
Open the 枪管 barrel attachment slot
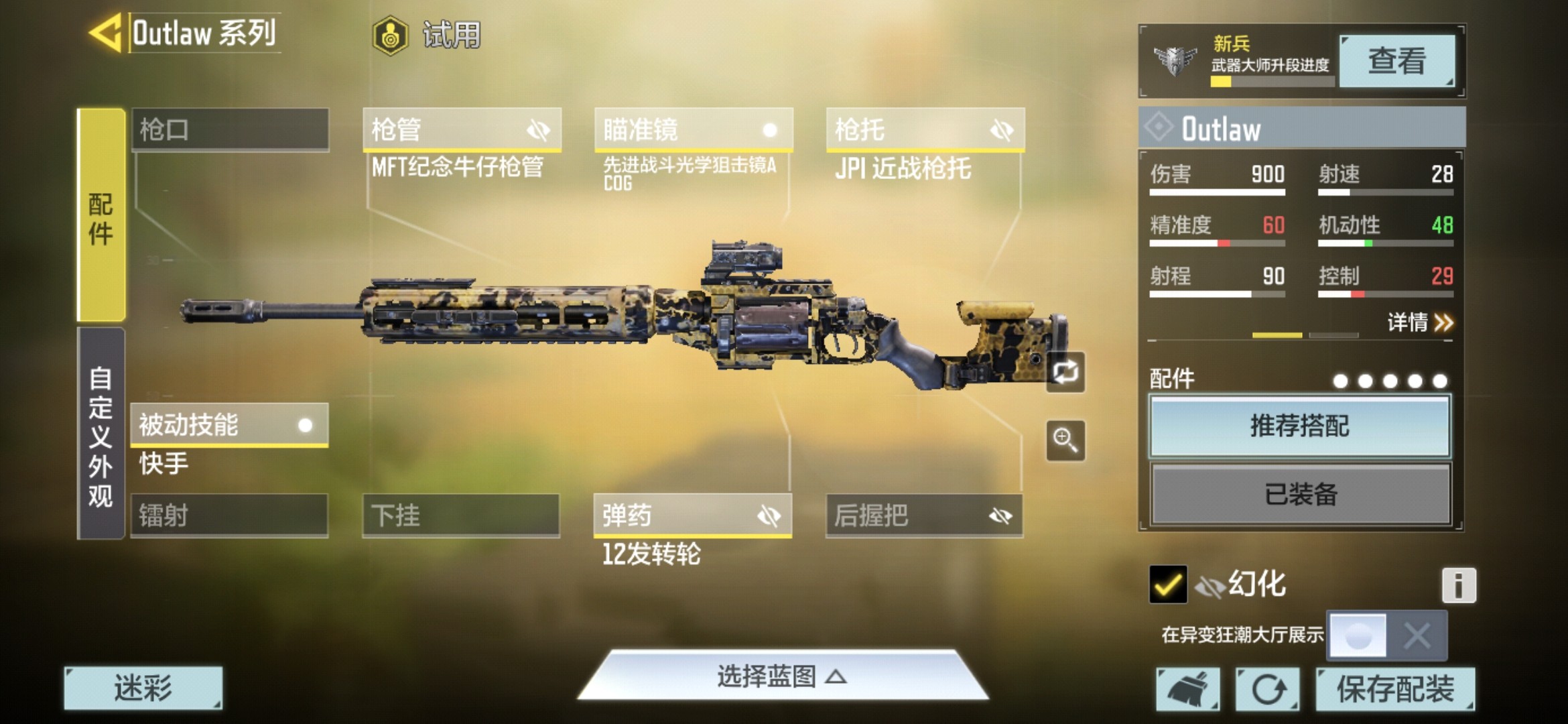coord(462,129)
